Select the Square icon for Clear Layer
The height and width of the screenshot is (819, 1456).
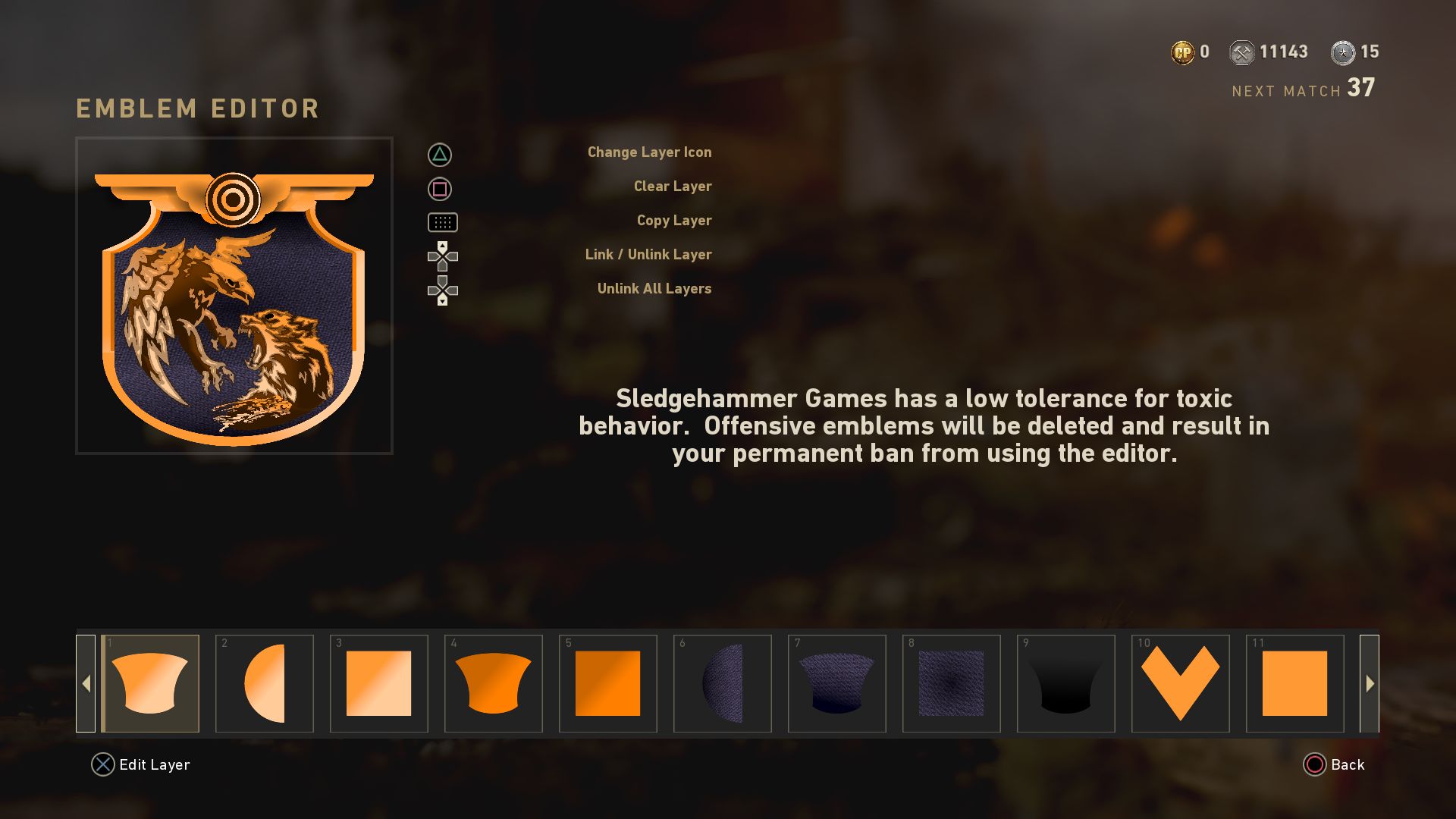pos(440,187)
